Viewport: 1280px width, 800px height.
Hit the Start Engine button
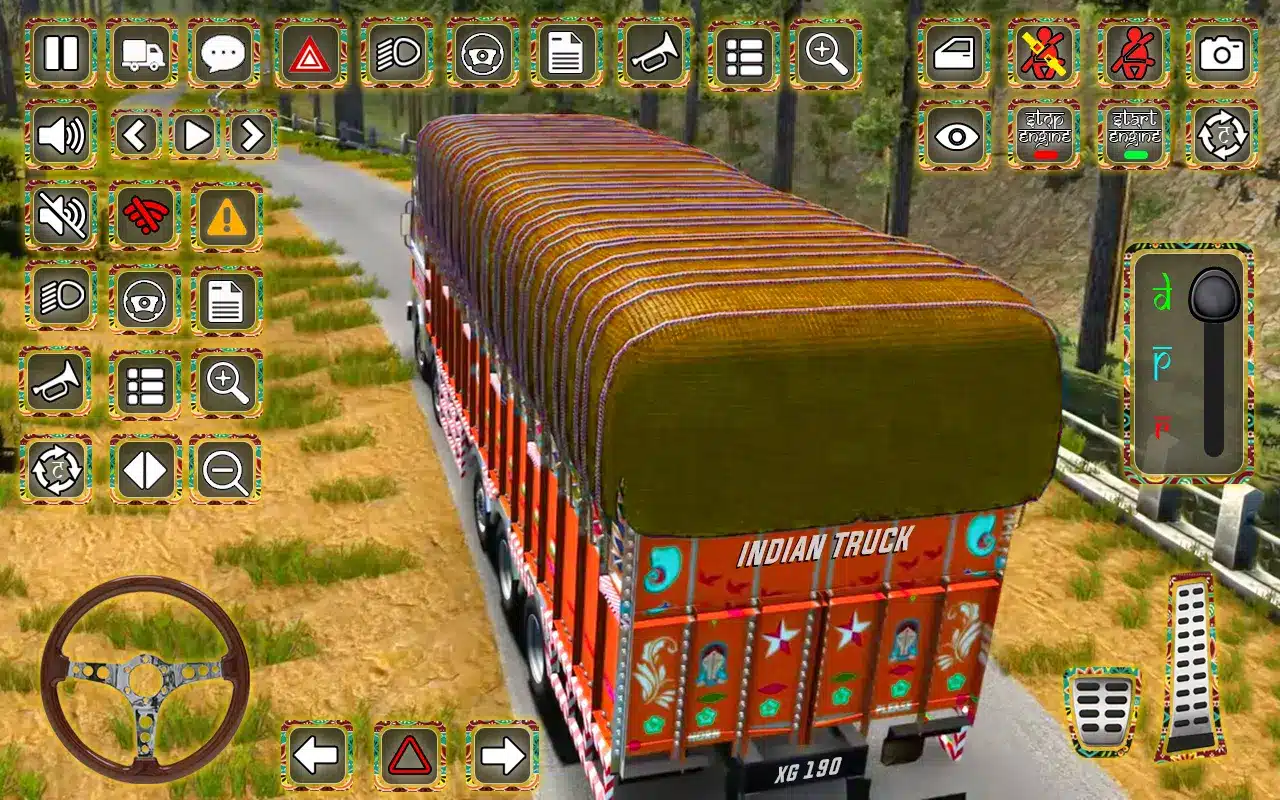coord(1133,135)
